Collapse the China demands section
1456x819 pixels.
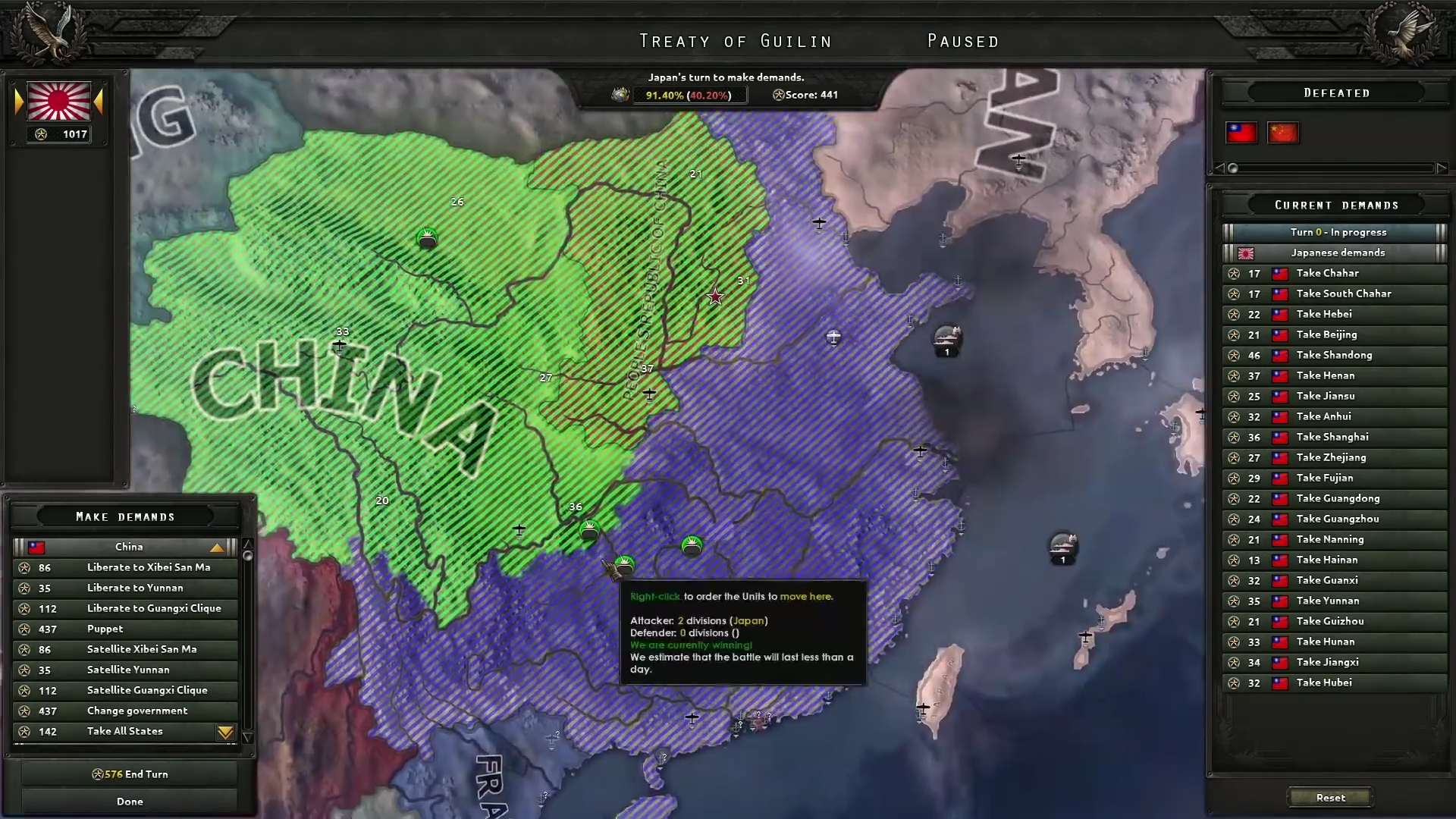(217, 547)
